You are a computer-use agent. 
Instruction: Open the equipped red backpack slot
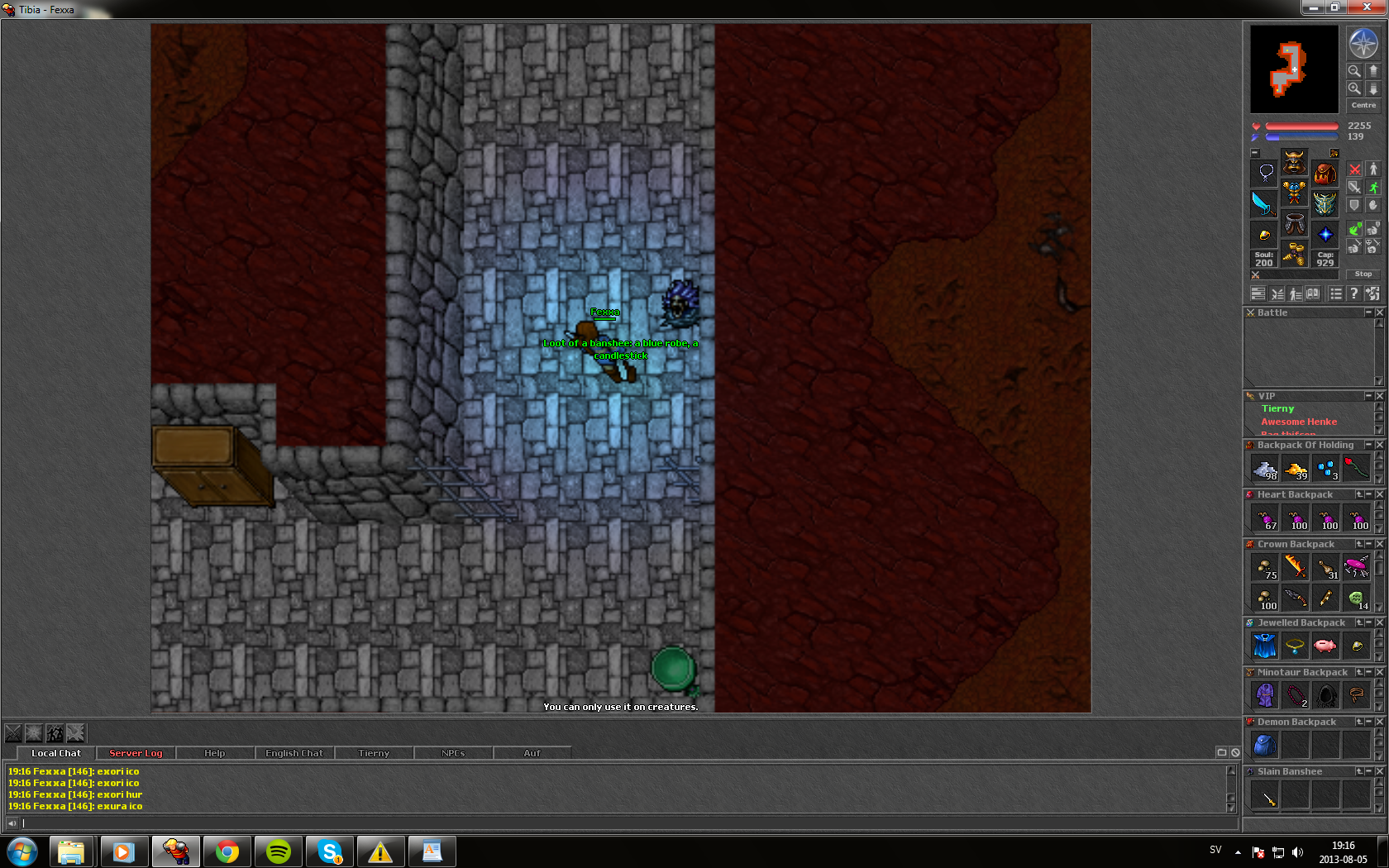point(1325,174)
